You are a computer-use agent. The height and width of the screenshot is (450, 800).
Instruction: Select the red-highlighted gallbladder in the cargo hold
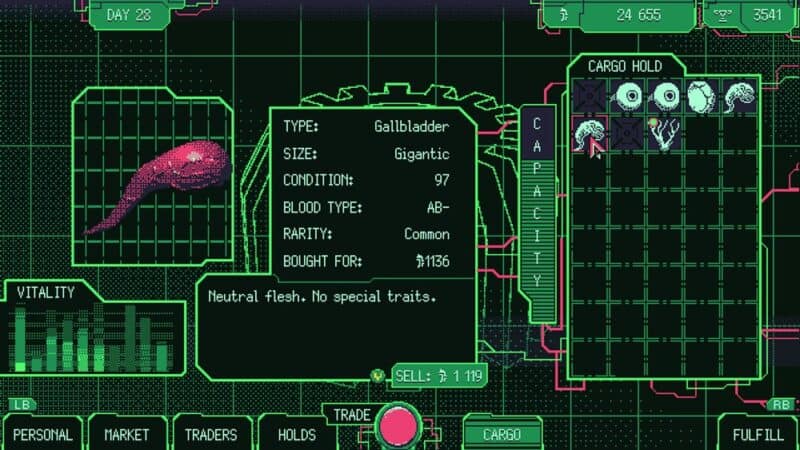(588, 134)
